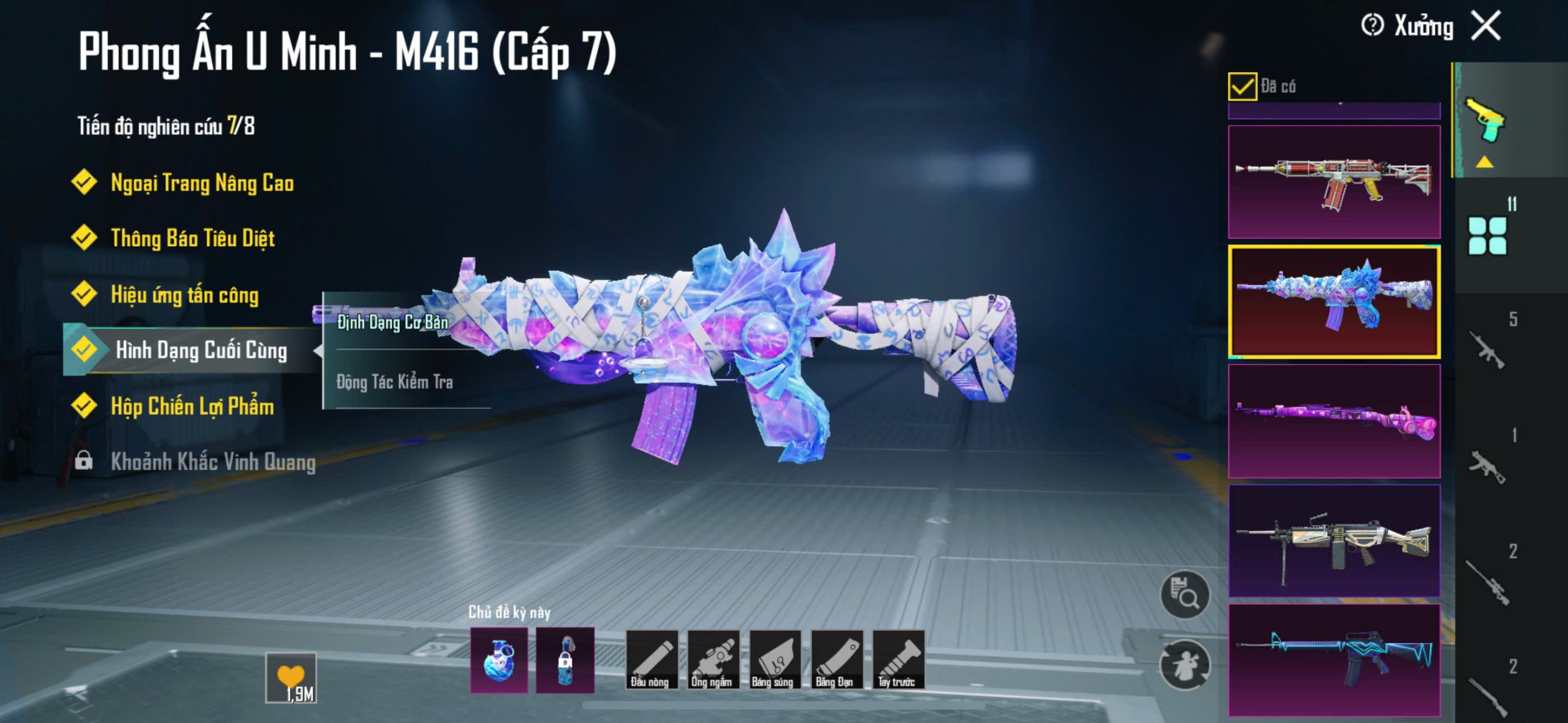This screenshot has height=723, width=1568.
Task: Open the magnifier inspect button
Action: [1185, 595]
